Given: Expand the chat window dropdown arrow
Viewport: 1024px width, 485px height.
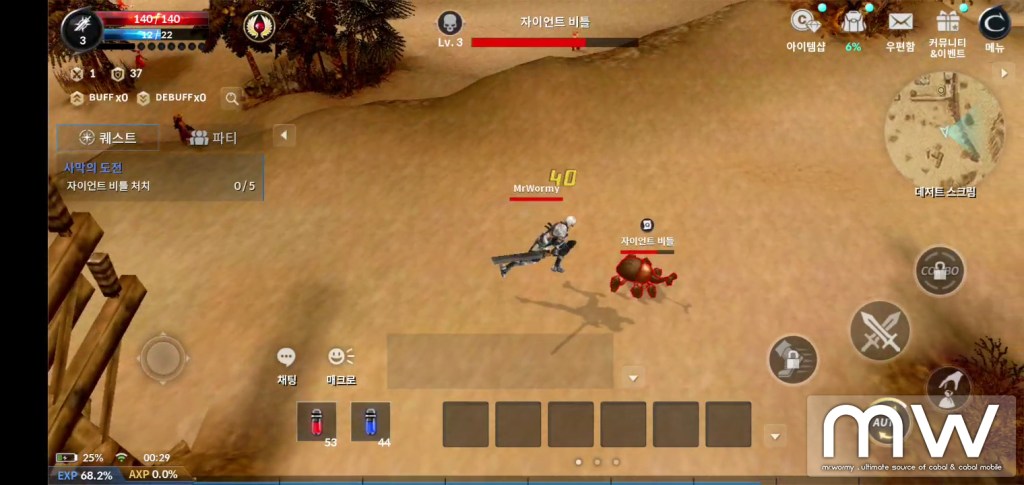Looking at the screenshot, I should pos(632,377).
